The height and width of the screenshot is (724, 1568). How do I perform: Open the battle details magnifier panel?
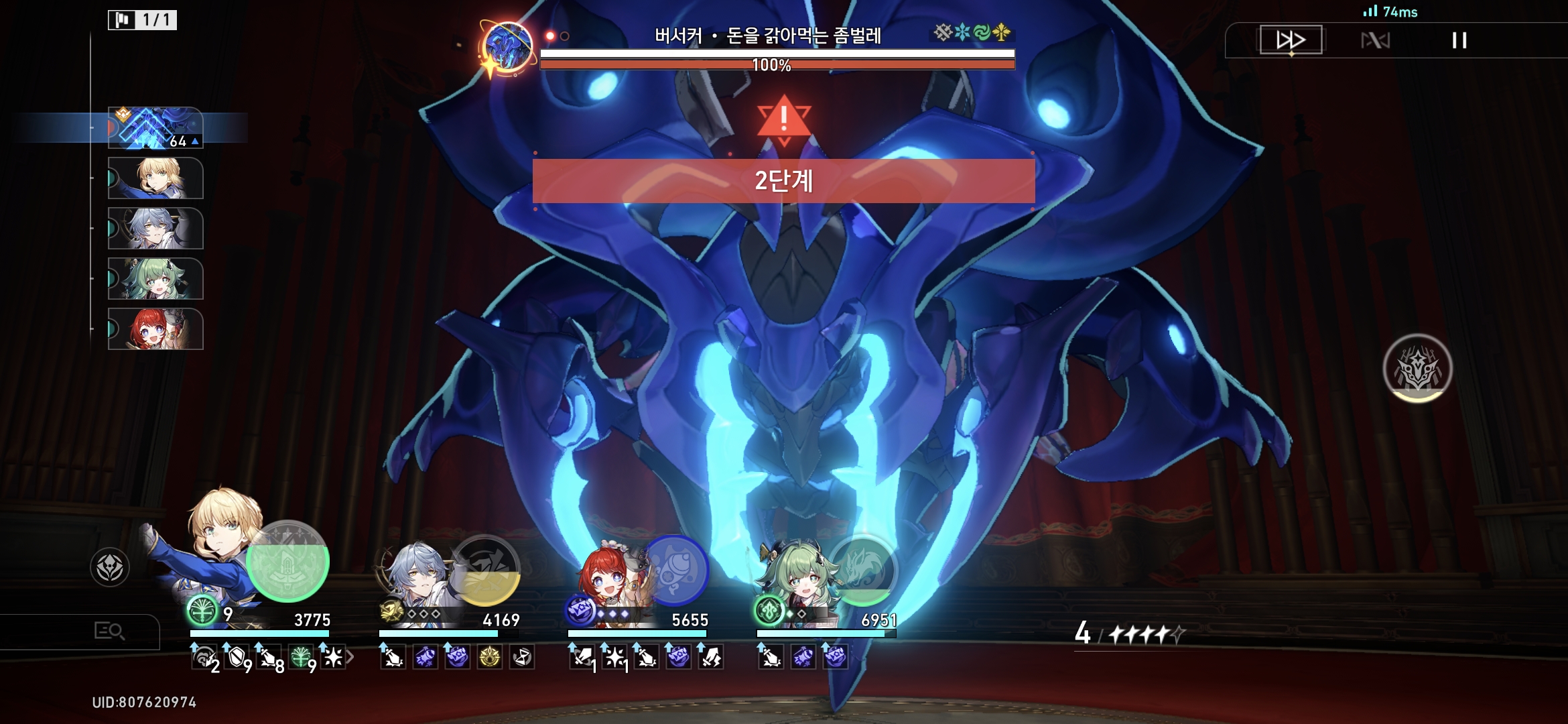[x=109, y=631]
